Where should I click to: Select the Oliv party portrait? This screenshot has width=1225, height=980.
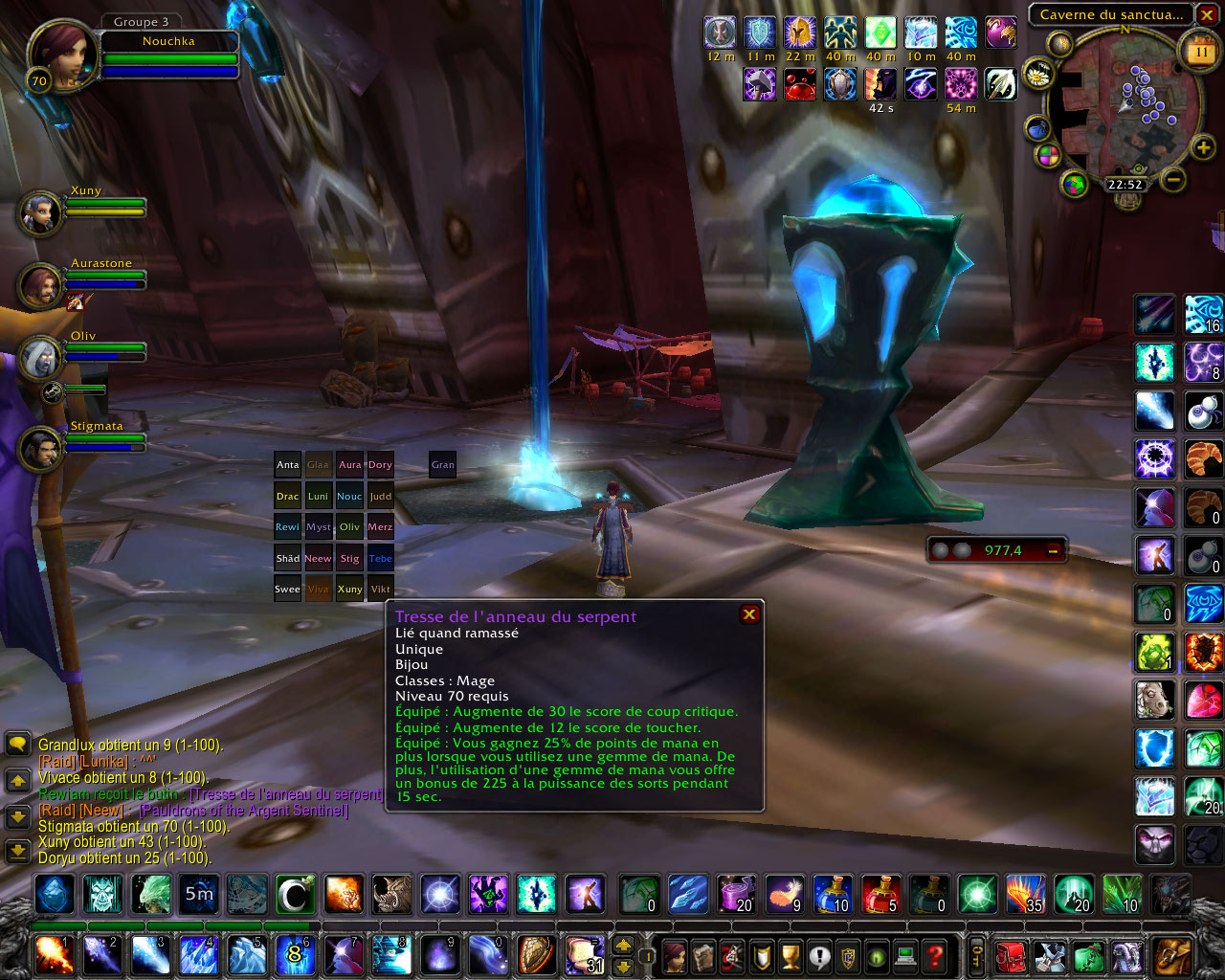(40, 357)
